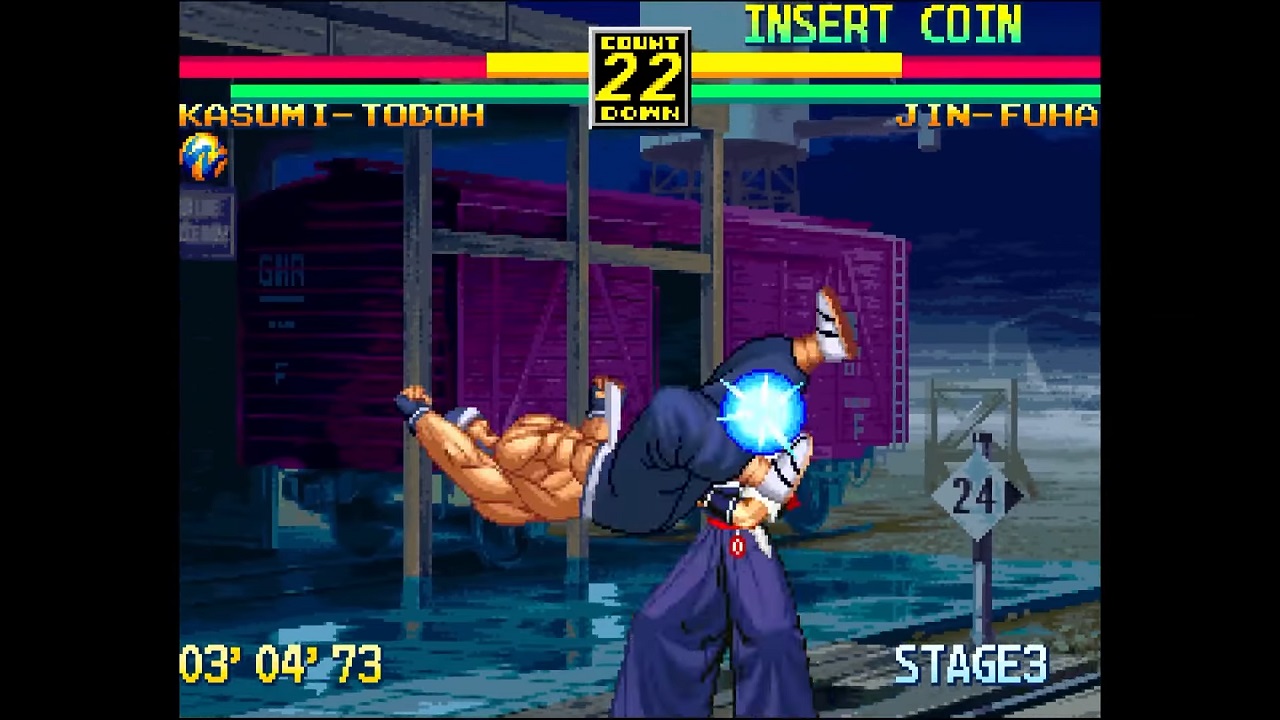Select the INSERT COIN text
Viewport: 1280px width, 720px height.
(x=882, y=25)
